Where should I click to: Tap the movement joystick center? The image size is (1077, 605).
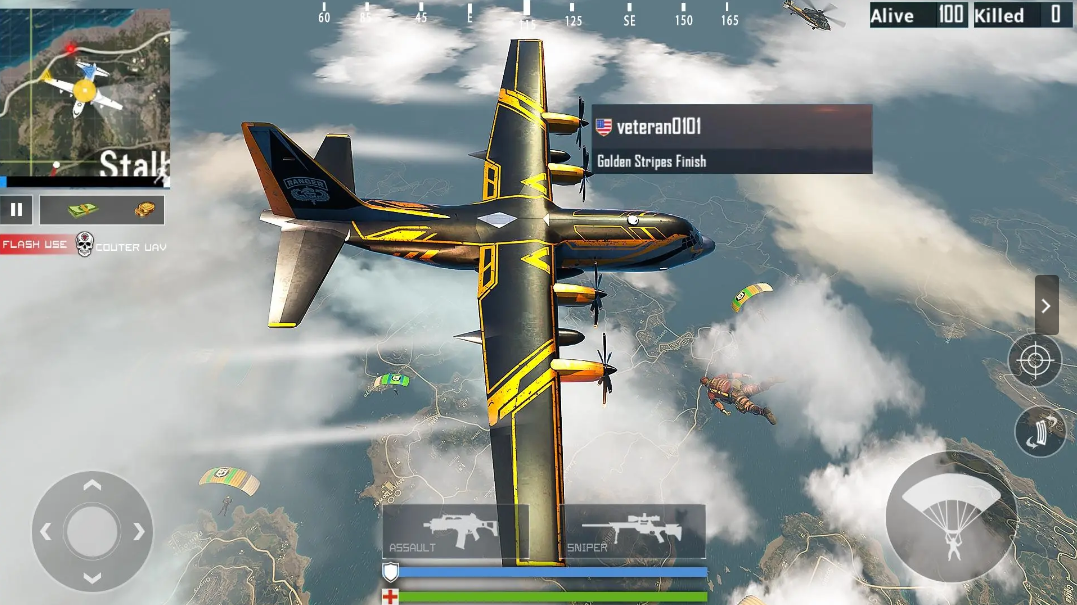click(x=92, y=531)
